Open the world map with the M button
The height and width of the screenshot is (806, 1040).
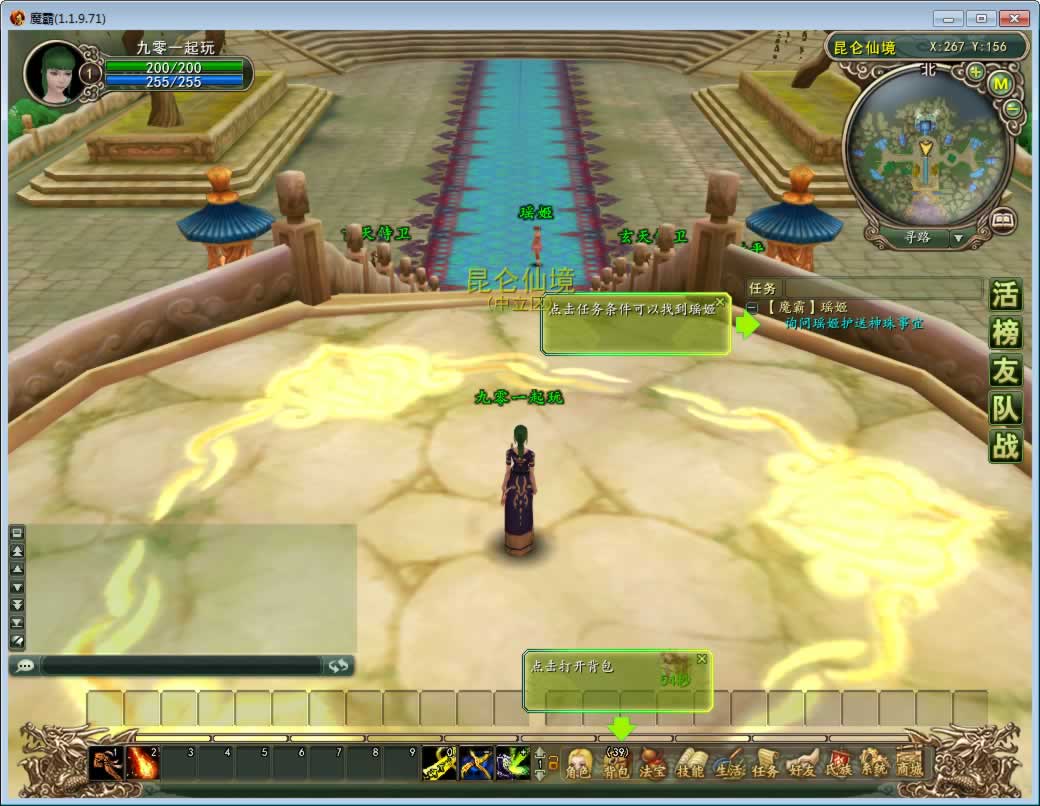pyautogui.click(x=999, y=85)
